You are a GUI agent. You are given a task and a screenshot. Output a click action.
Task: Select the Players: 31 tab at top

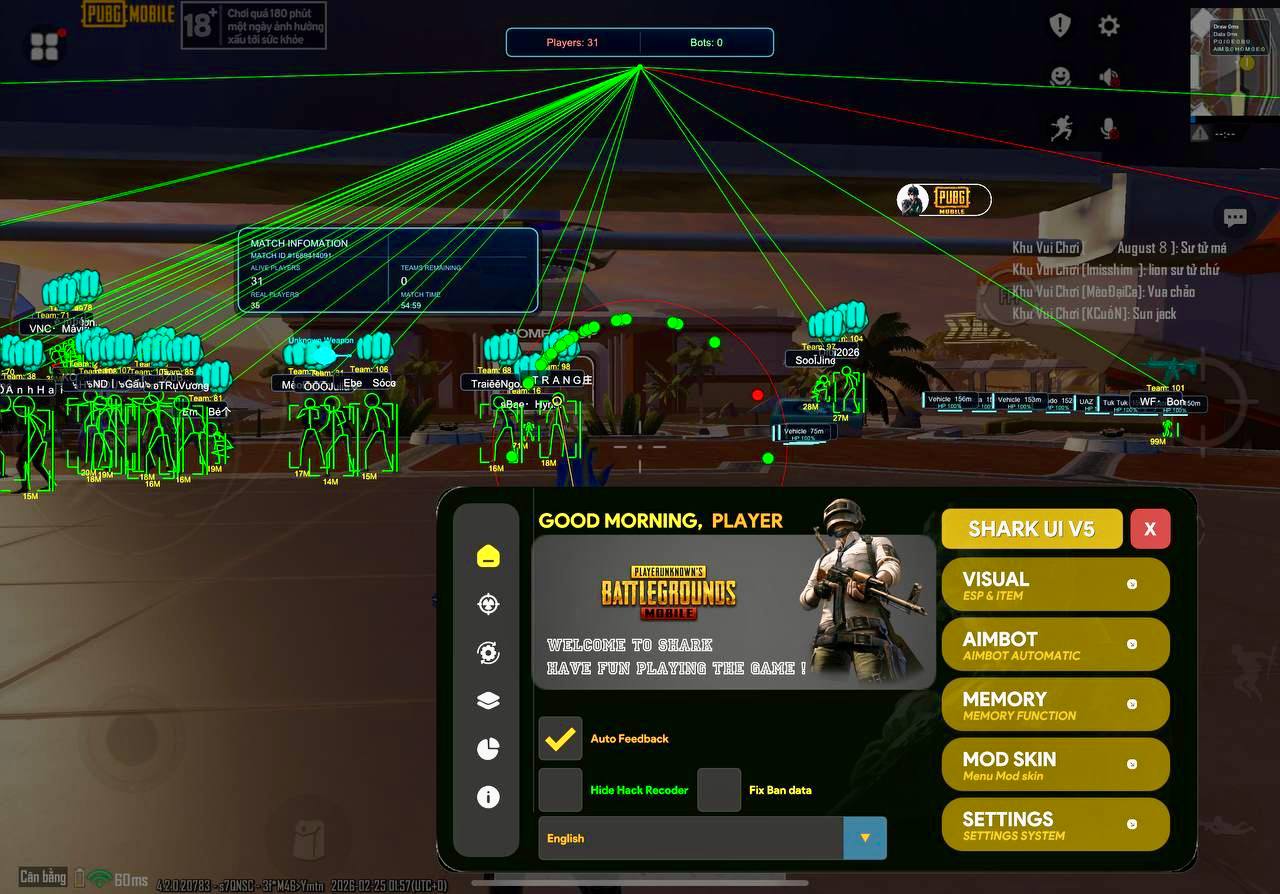[572, 42]
